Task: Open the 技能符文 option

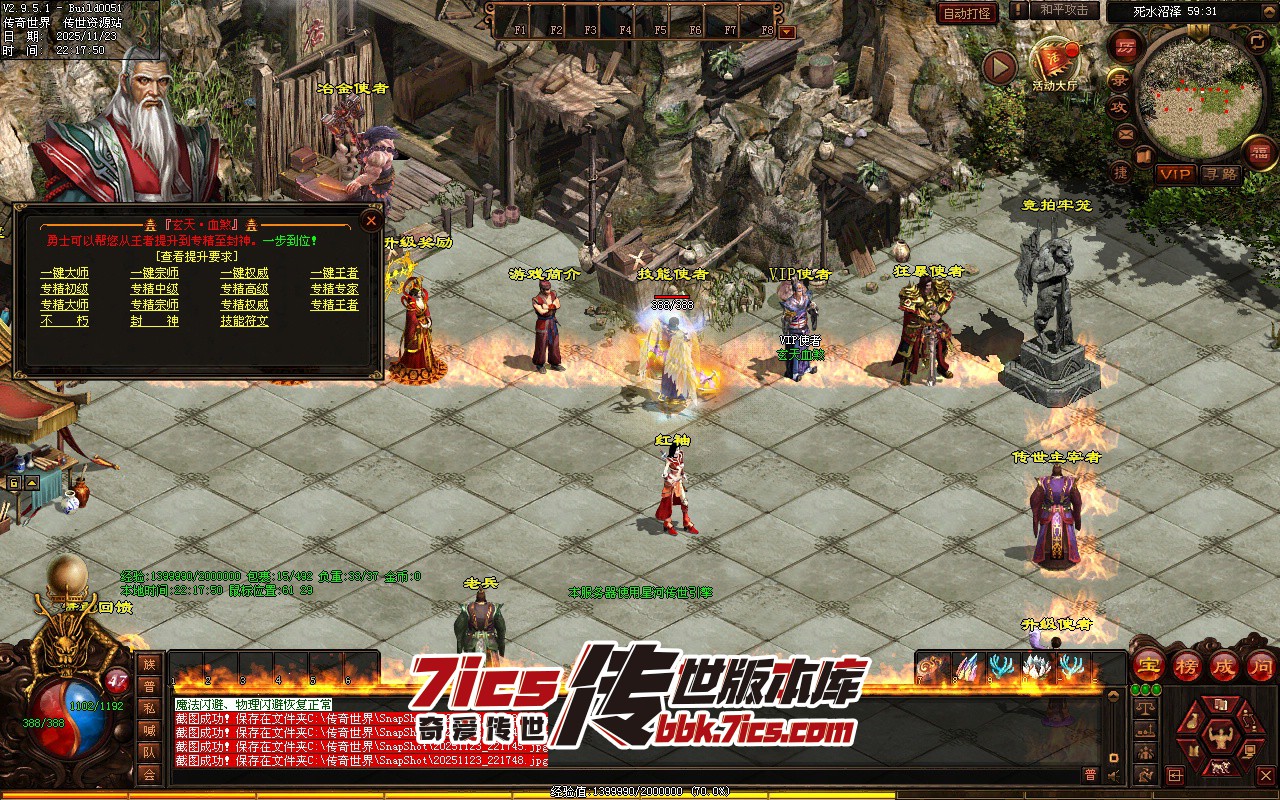Action: (x=244, y=321)
